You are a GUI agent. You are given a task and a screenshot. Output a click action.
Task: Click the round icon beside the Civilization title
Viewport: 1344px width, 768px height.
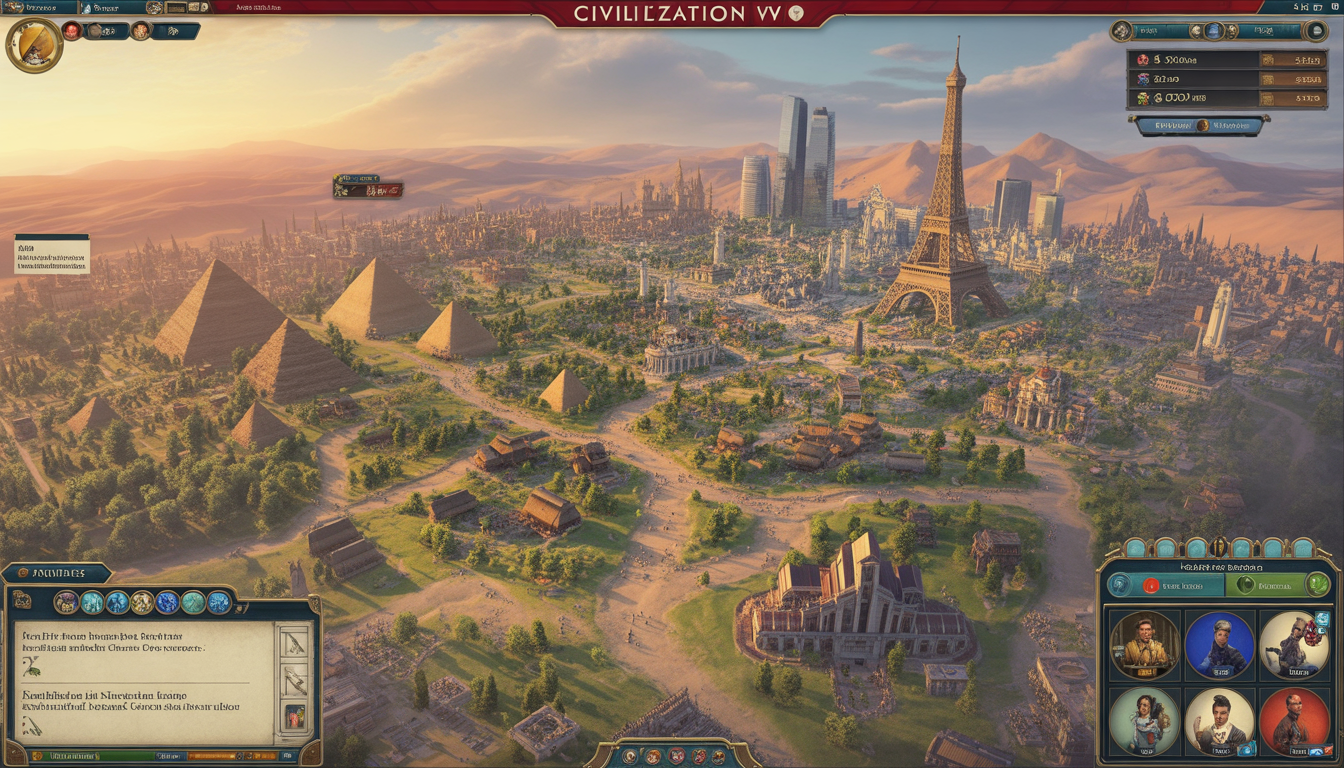pyautogui.click(x=796, y=13)
